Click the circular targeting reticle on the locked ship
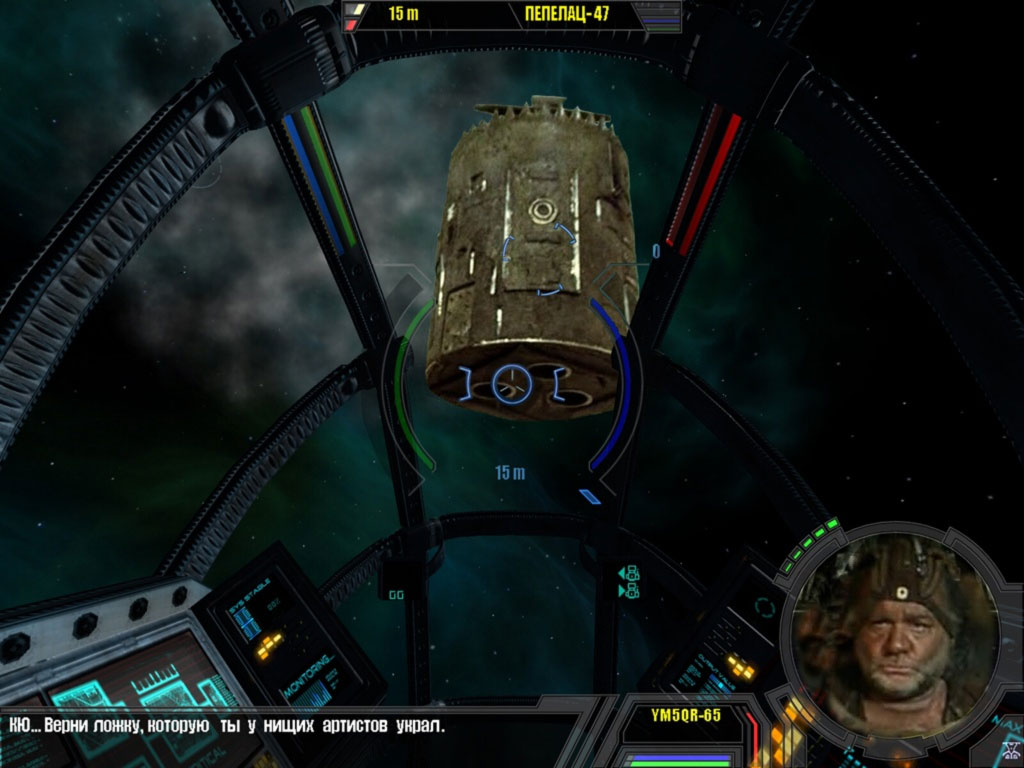The width and height of the screenshot is (1024, 768). 511,383
